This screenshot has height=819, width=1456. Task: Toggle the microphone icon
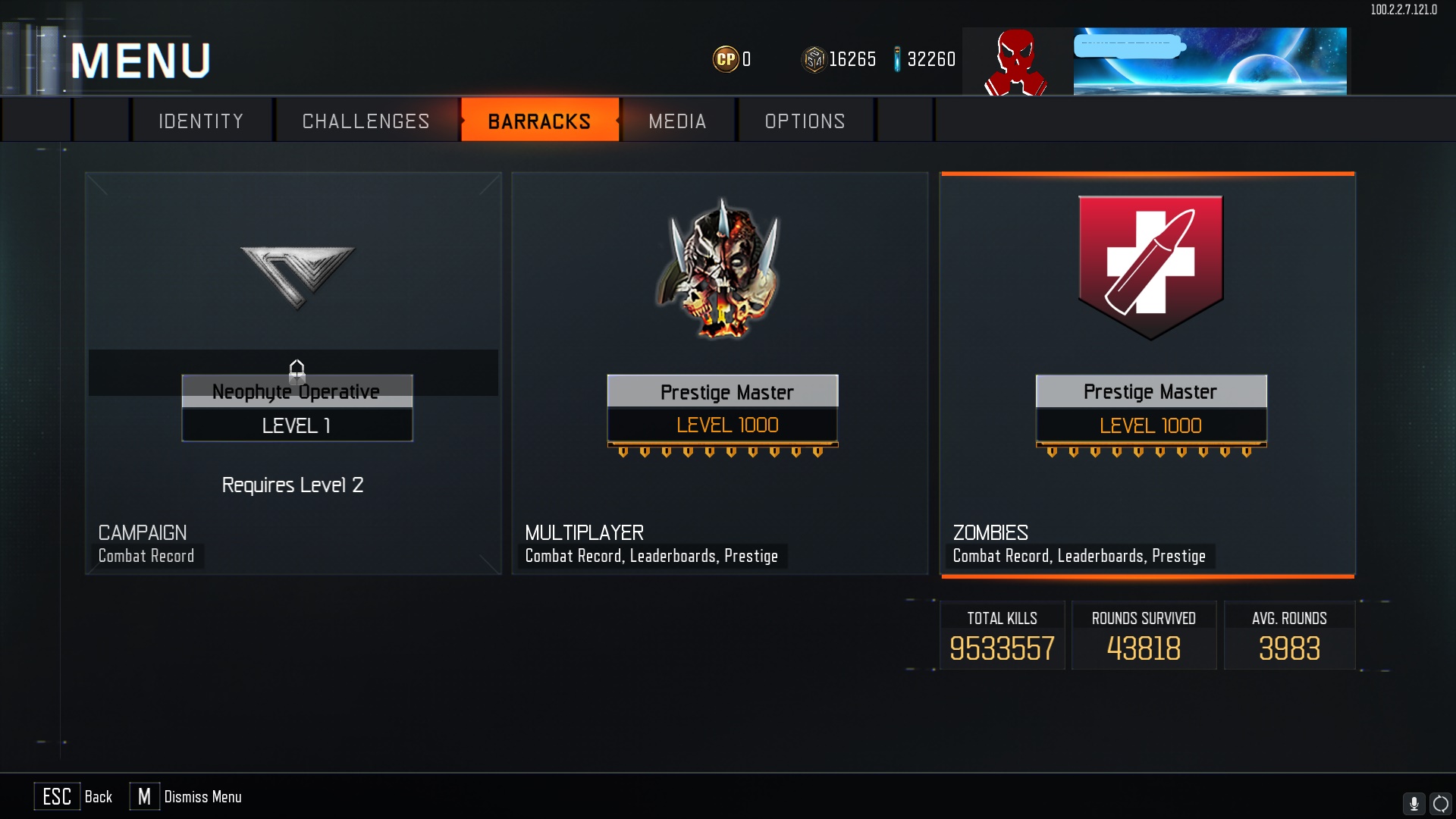[1414, 803]
